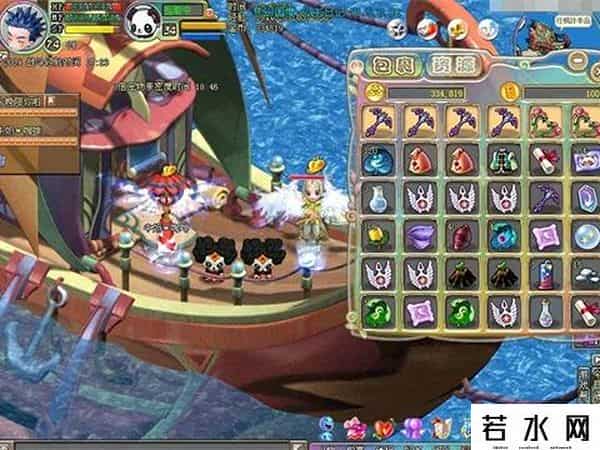This screenshot has width=600, height=450.
Task: Click the gold coin currency icon
Action: point(373,92)
